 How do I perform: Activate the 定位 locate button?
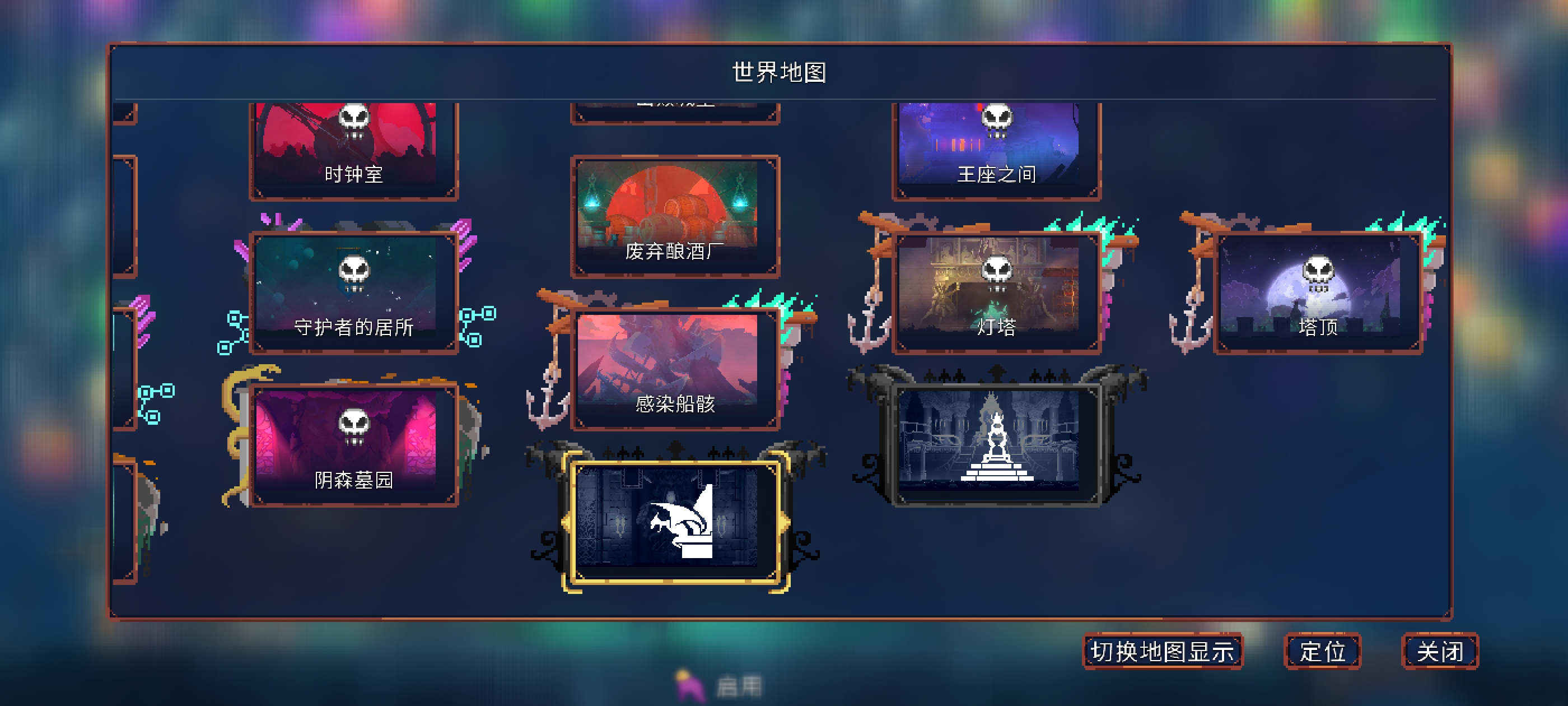pyautogui.click(x=1322, y=651)
